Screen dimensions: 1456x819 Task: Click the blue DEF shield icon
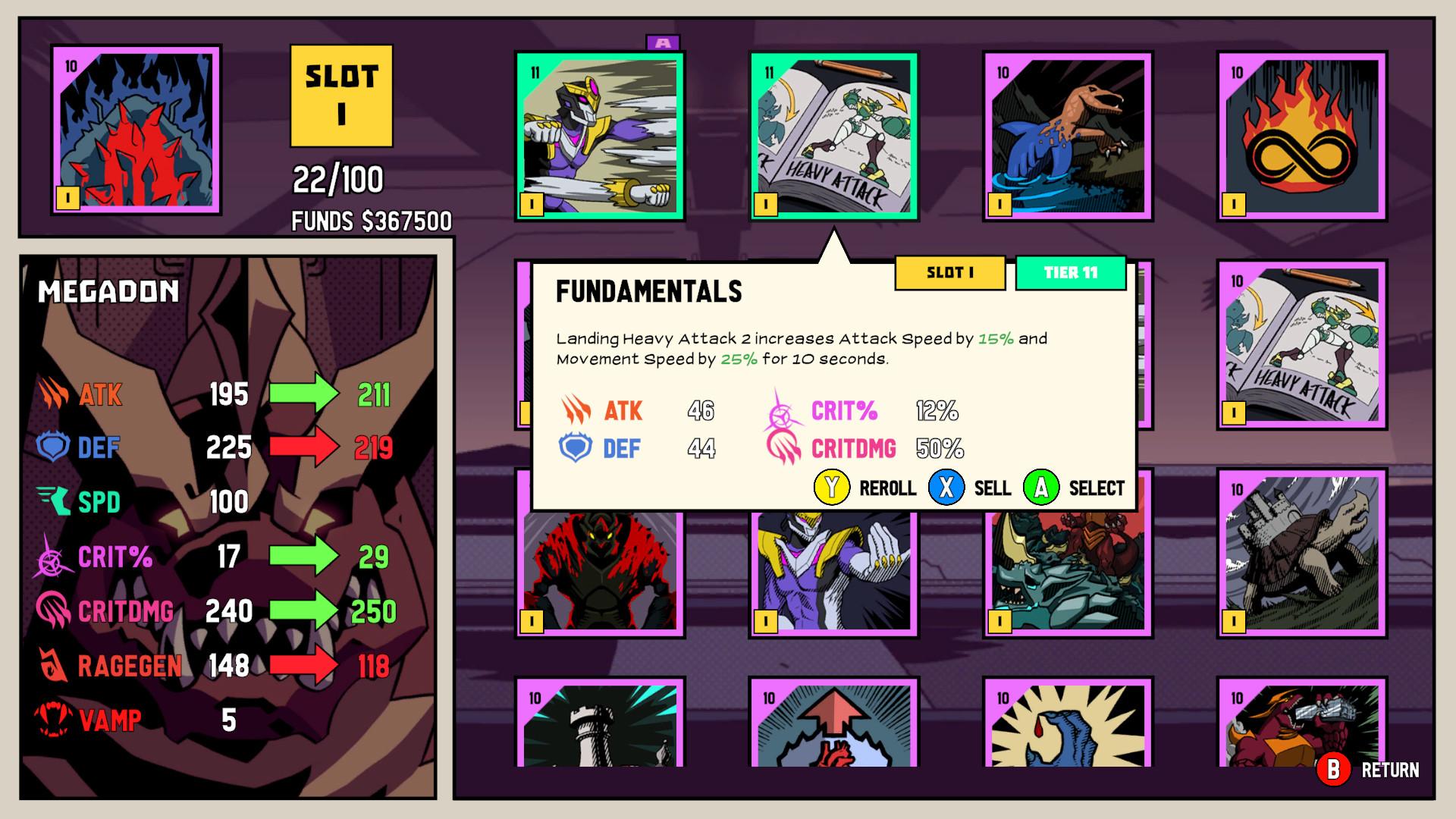coord(52,447)
